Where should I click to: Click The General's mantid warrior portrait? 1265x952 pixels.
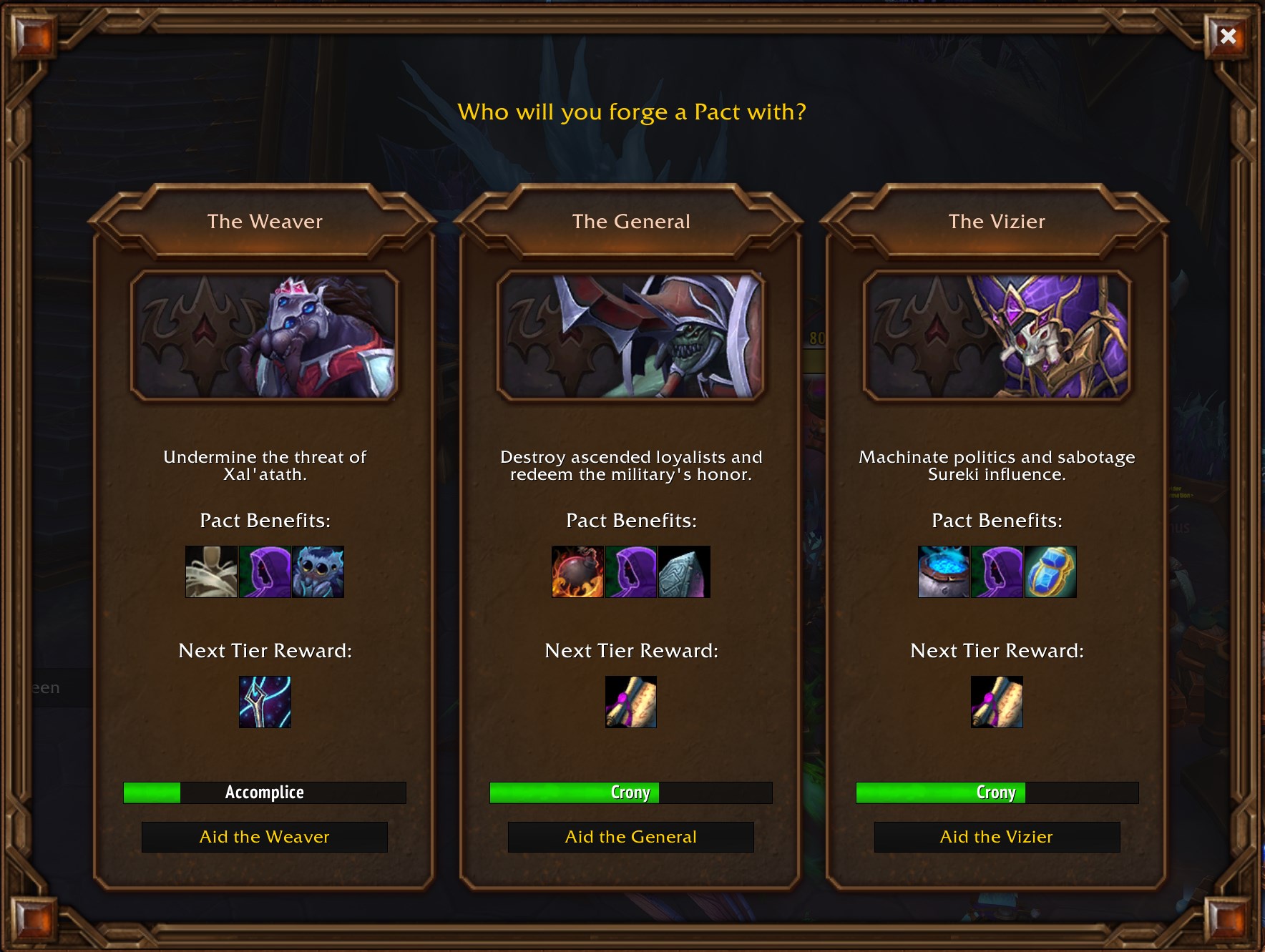point(630,333)
